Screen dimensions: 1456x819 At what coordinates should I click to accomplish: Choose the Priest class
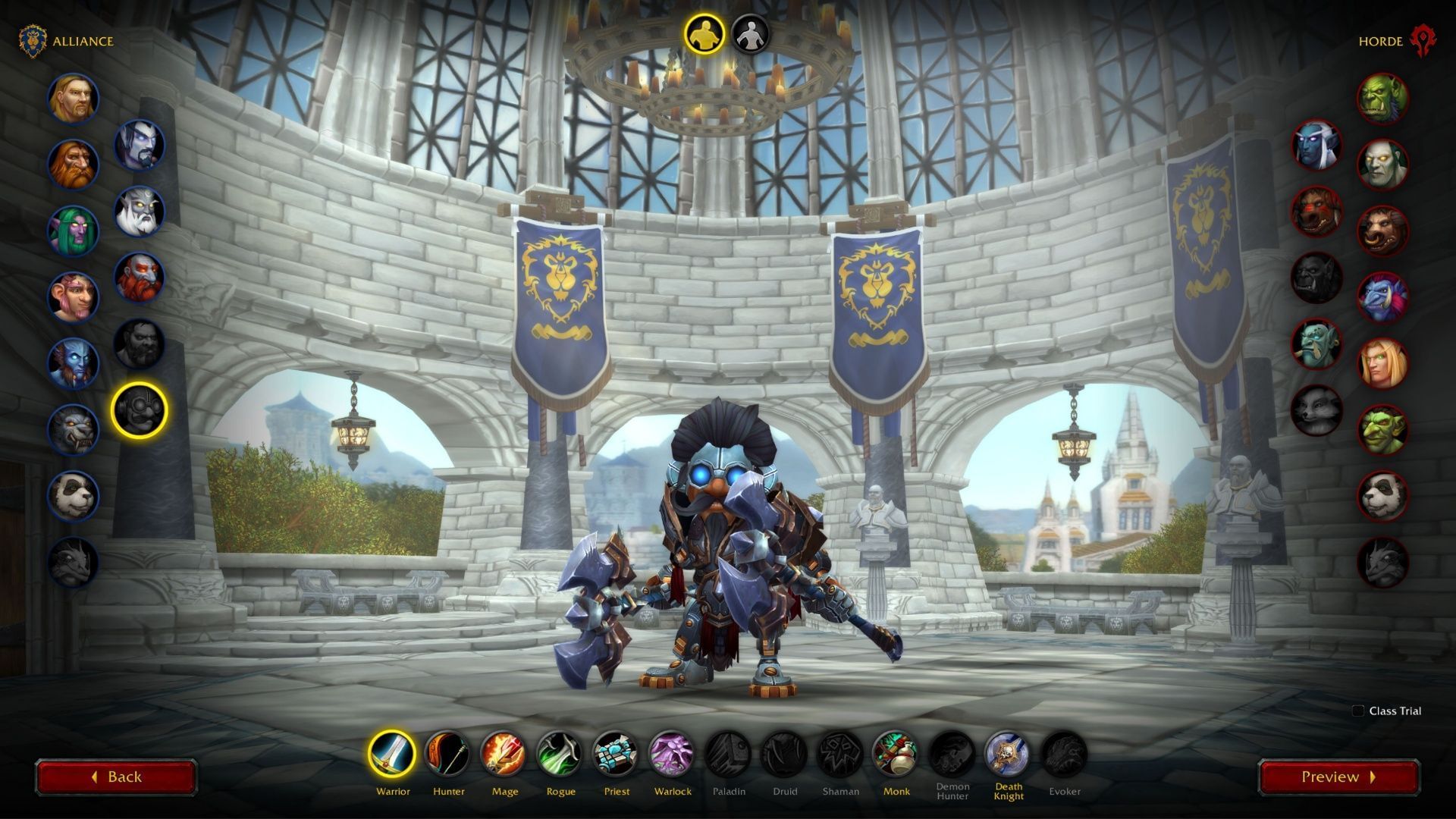click(x=616, y=755)
